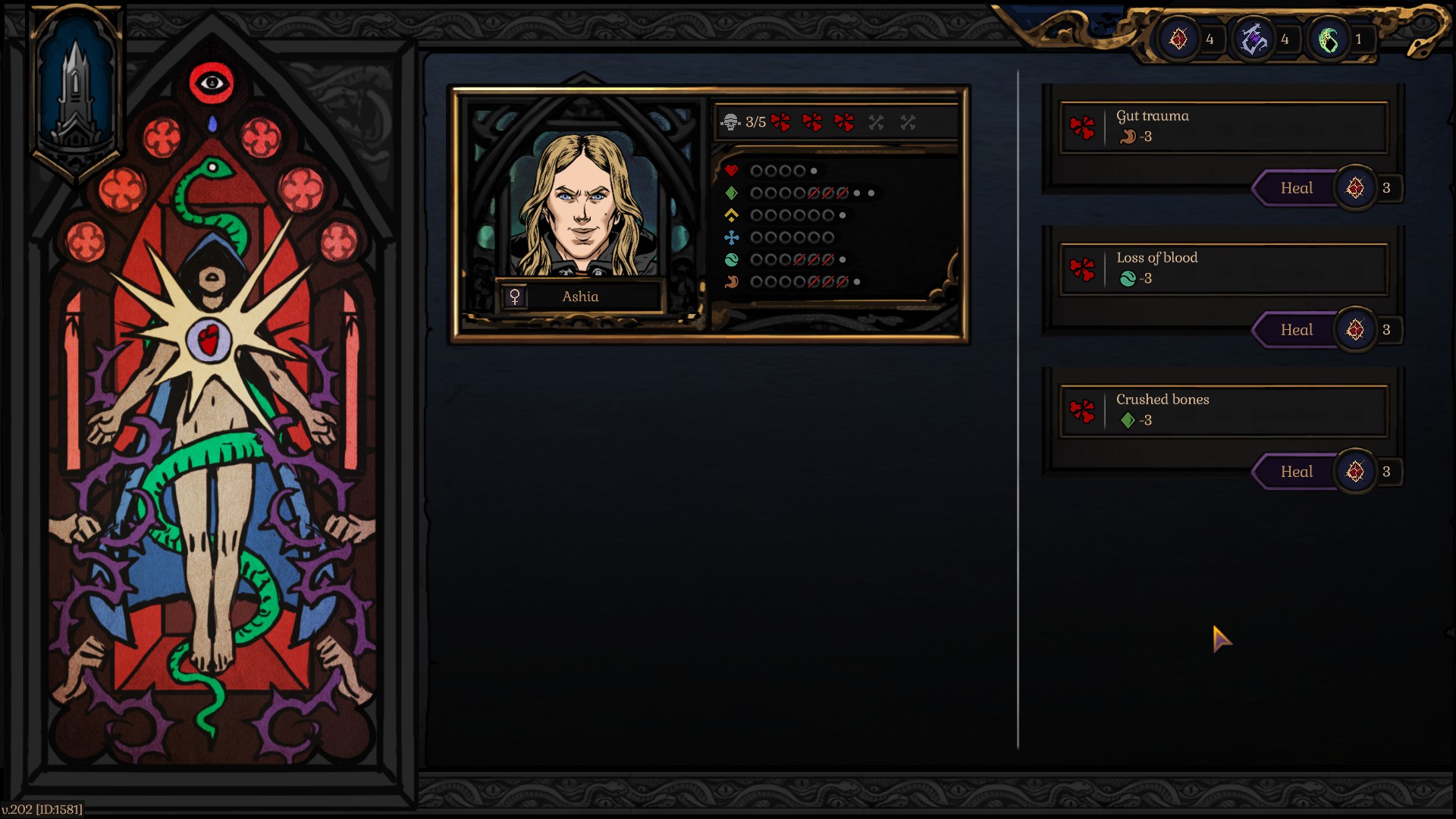1456x819 pixels.
Task: Select the Gut trauma wound entry
Action: pos(1223,127)
